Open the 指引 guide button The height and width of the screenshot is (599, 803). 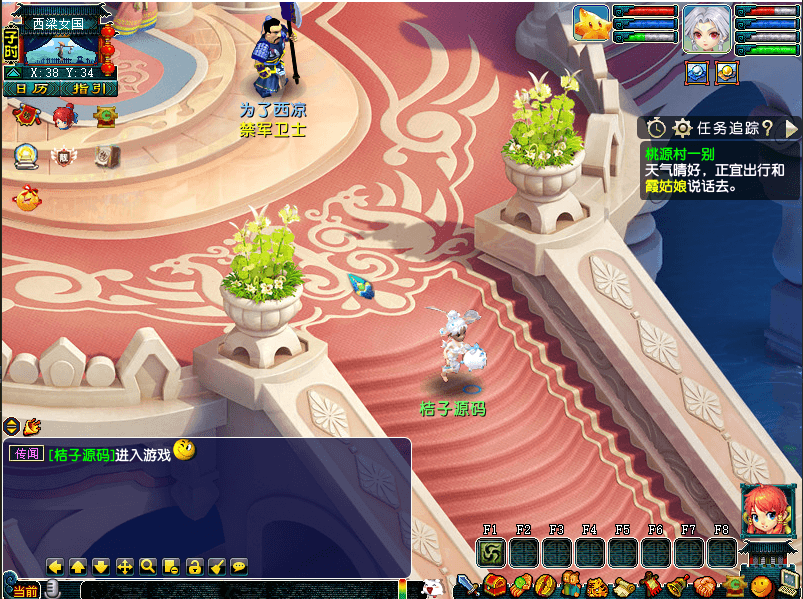(88, 89)
